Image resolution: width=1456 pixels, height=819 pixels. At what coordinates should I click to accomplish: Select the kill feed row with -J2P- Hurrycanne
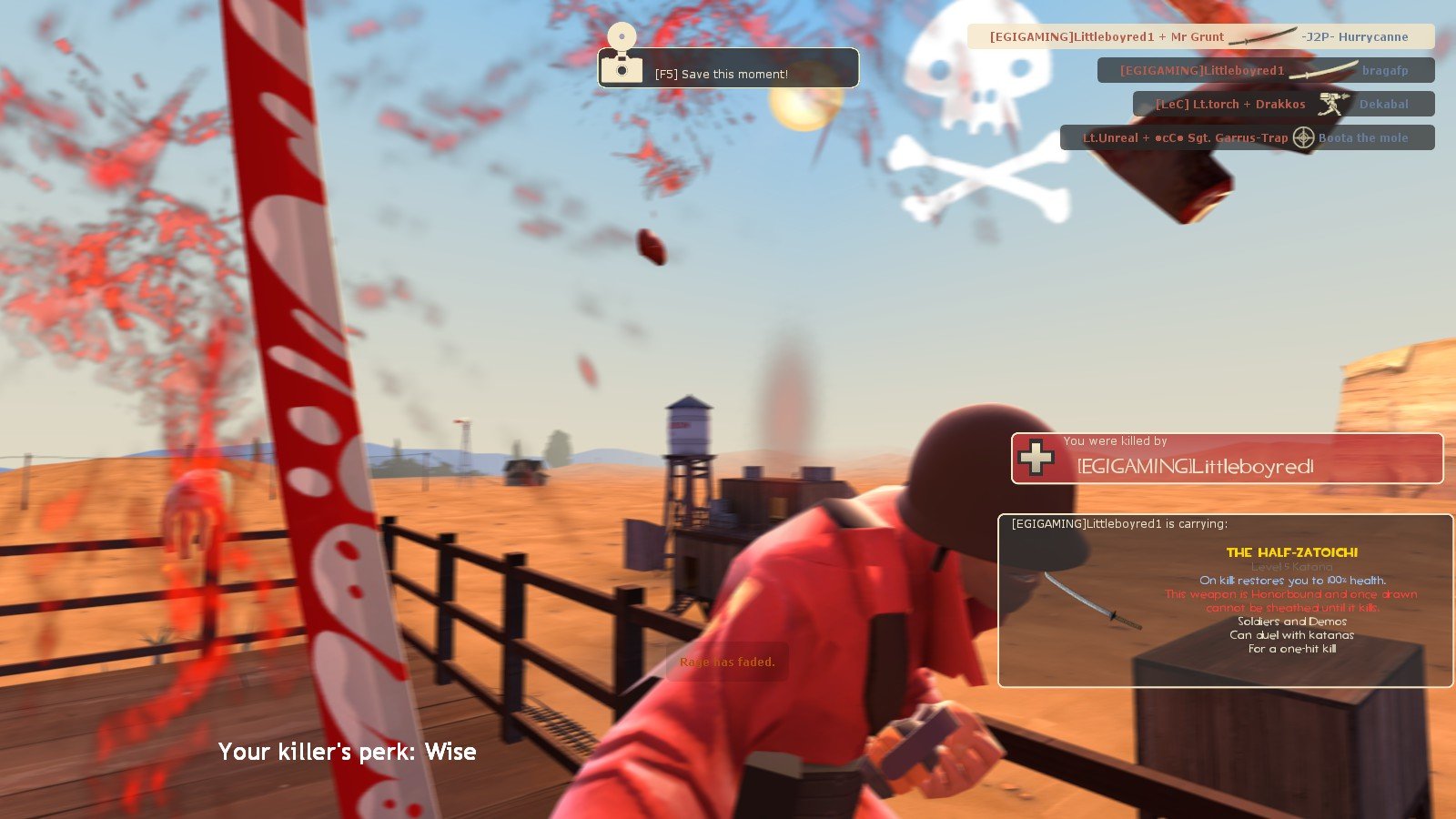point(1199,37)
